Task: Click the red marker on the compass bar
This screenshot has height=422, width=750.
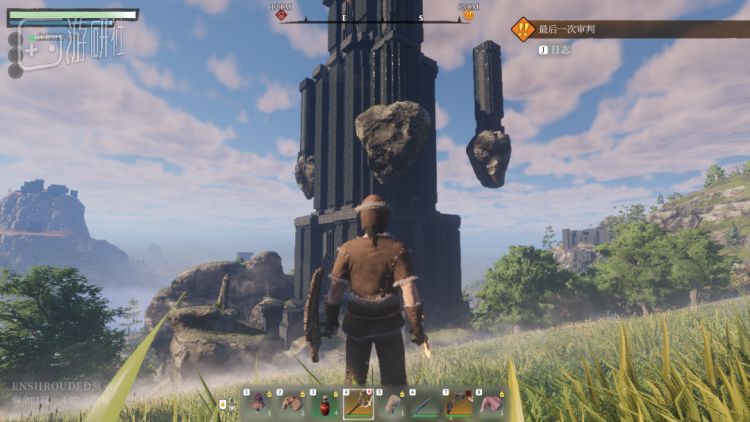Action: click(x=281, y=14)
